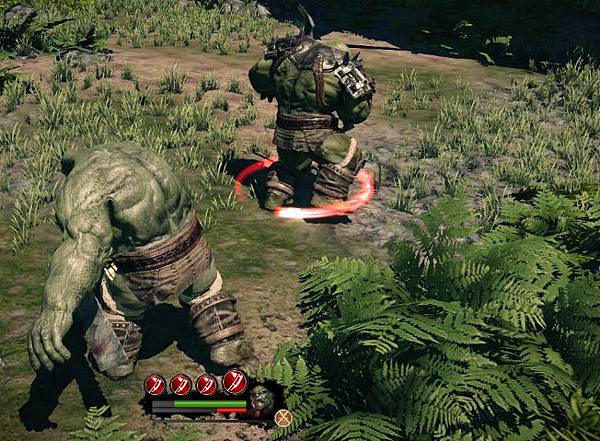Click the tan crossed-weapons round icon

283,418
